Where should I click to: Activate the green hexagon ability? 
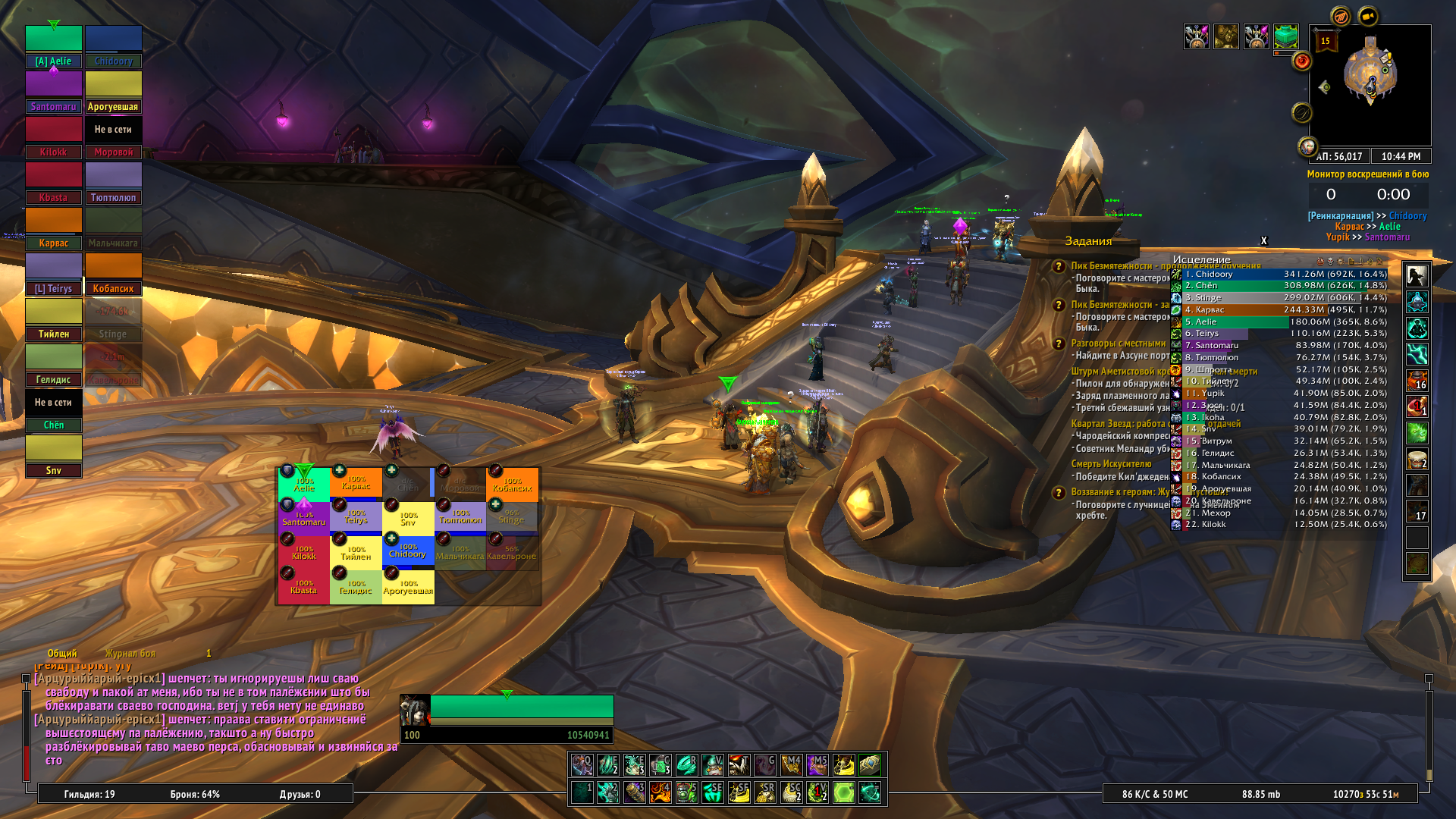click(844, 792)
